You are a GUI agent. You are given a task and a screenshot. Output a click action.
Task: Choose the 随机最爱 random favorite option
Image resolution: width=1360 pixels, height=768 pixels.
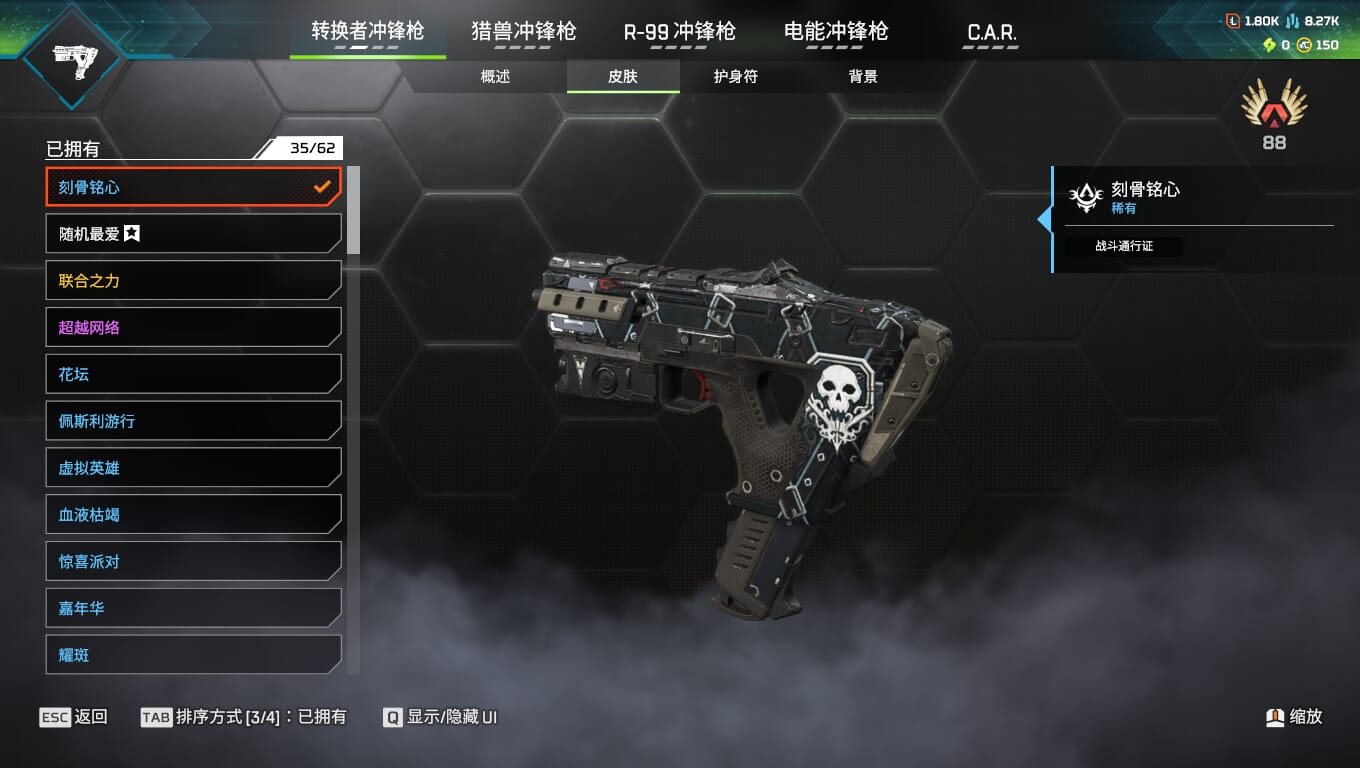(193, 234)
